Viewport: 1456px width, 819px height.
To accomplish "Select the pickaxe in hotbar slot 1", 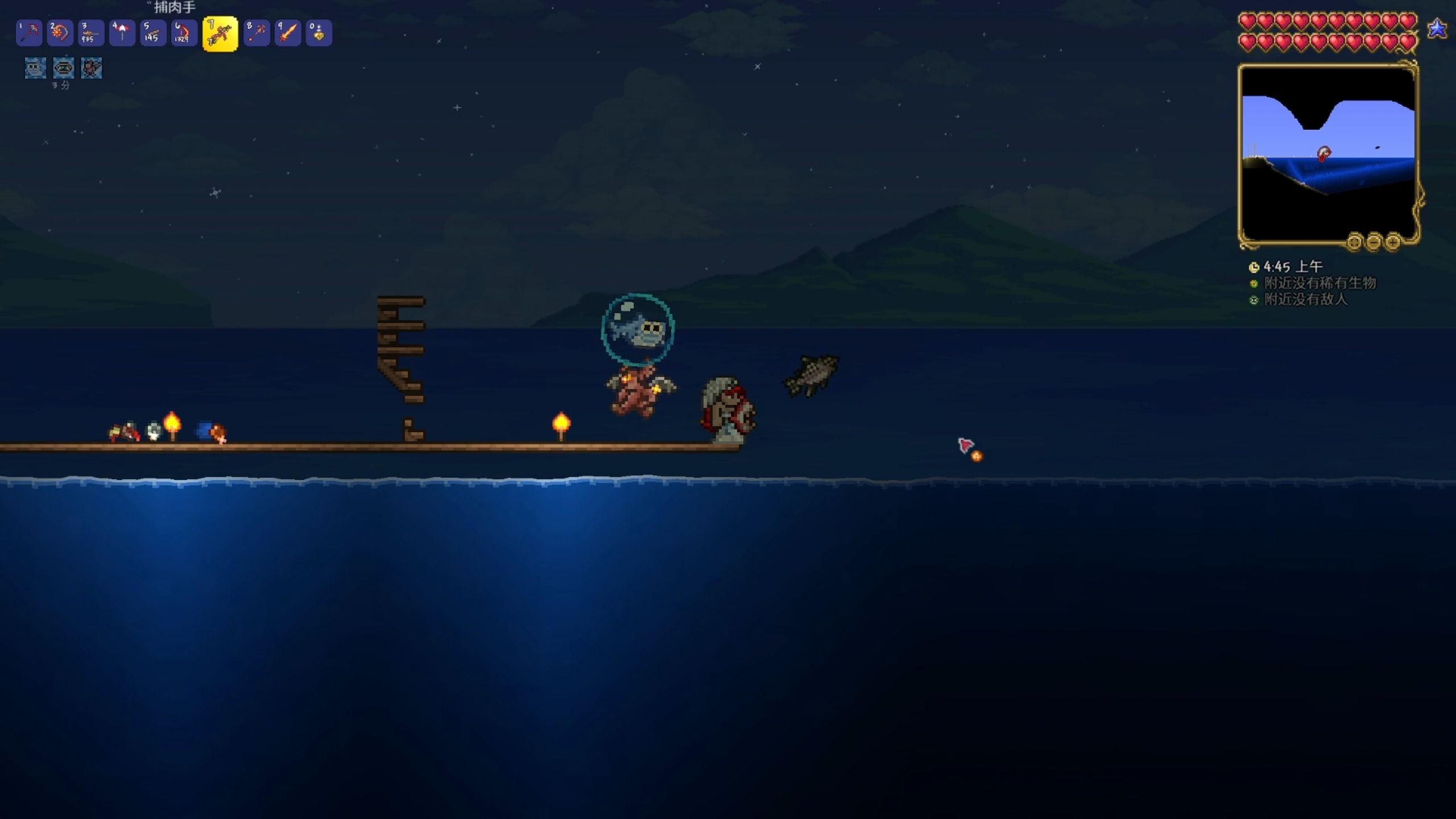I will (29, 33).
